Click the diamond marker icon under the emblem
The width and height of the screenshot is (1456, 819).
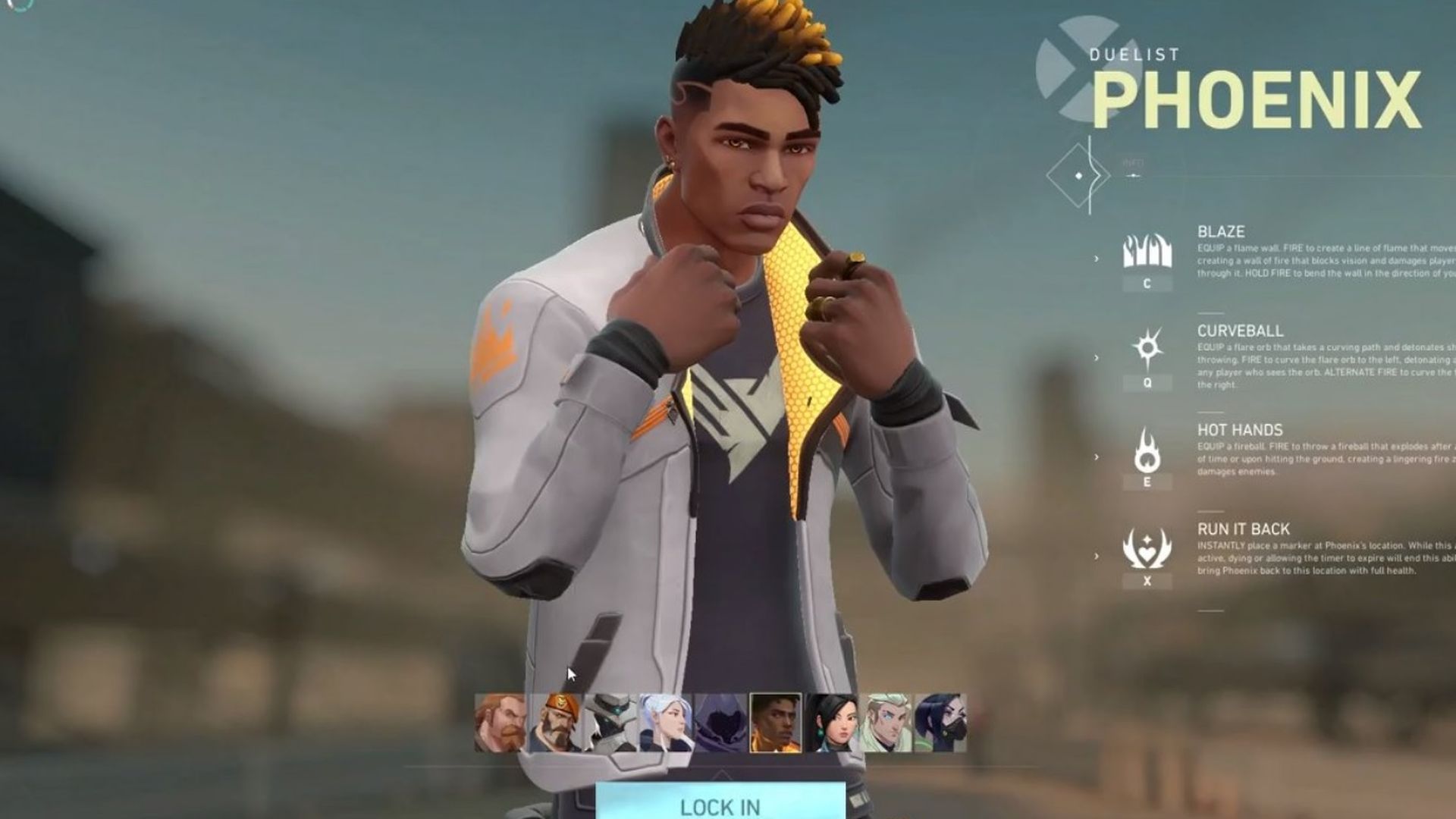[x=1077, y=176]
